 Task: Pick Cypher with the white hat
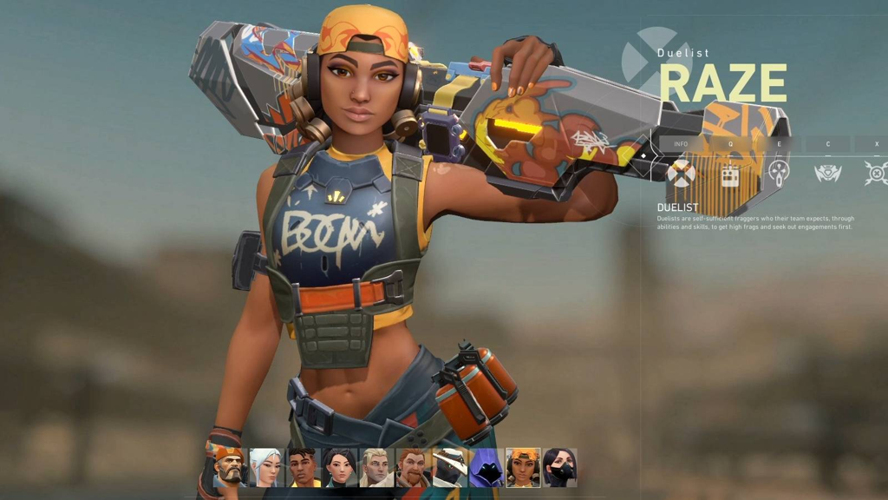450,467
